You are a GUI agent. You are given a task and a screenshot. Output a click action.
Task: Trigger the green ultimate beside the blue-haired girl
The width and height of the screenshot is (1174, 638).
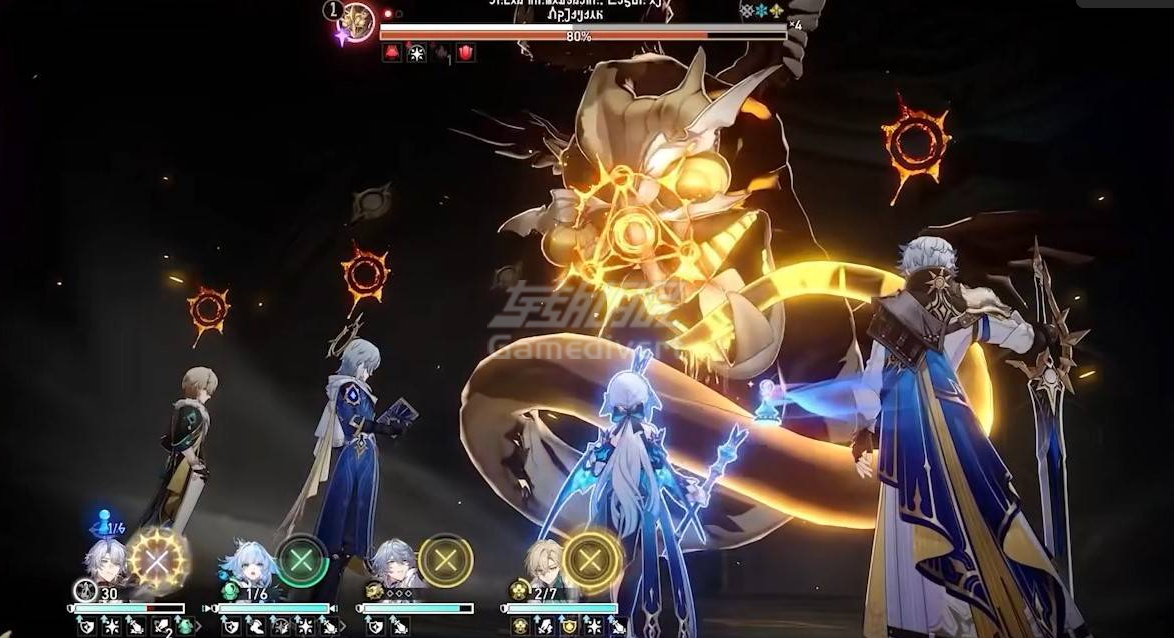pos(302,560)
